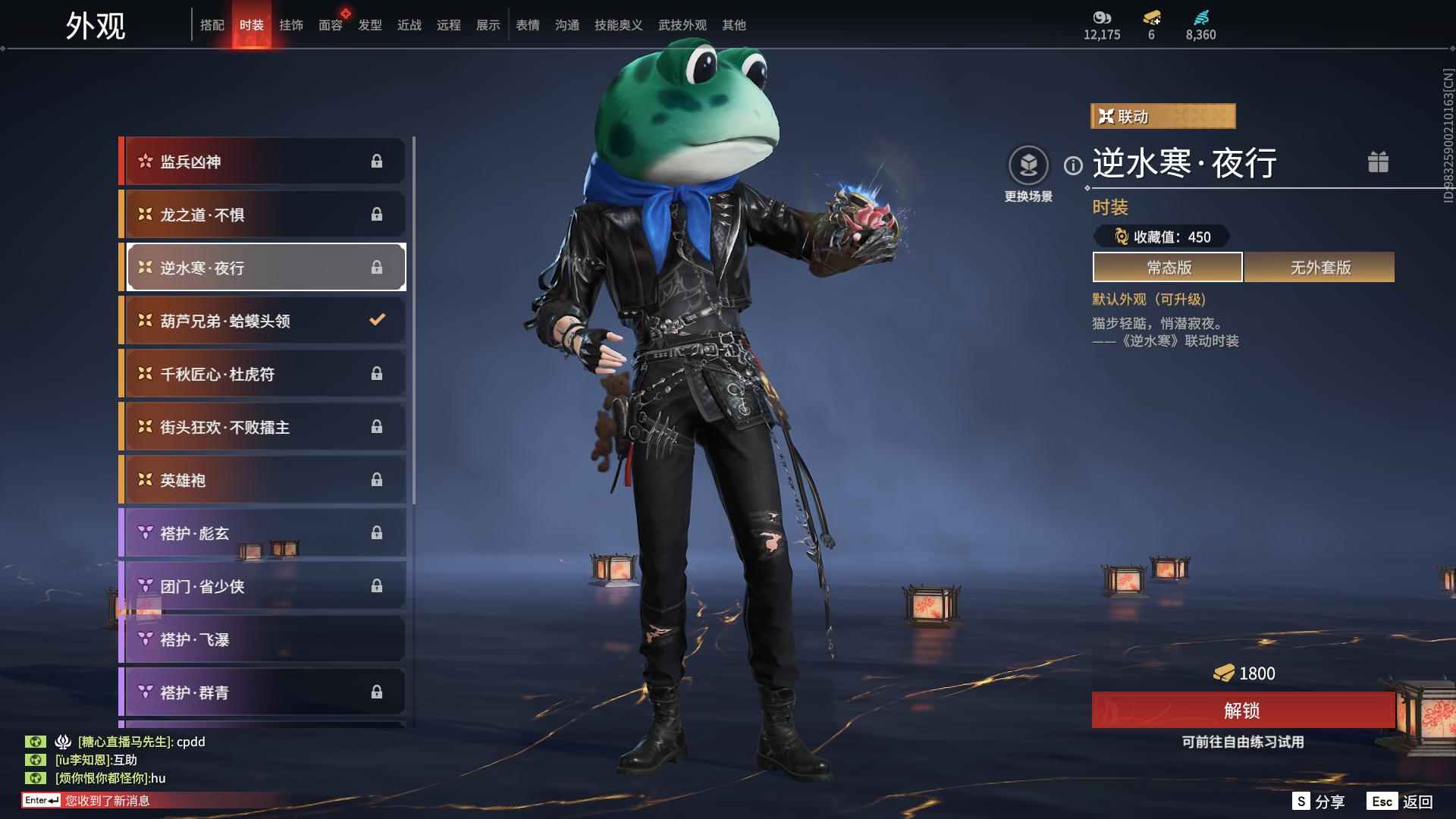Open the 分享 share option
The image size is (1456, 819).
1319,802
